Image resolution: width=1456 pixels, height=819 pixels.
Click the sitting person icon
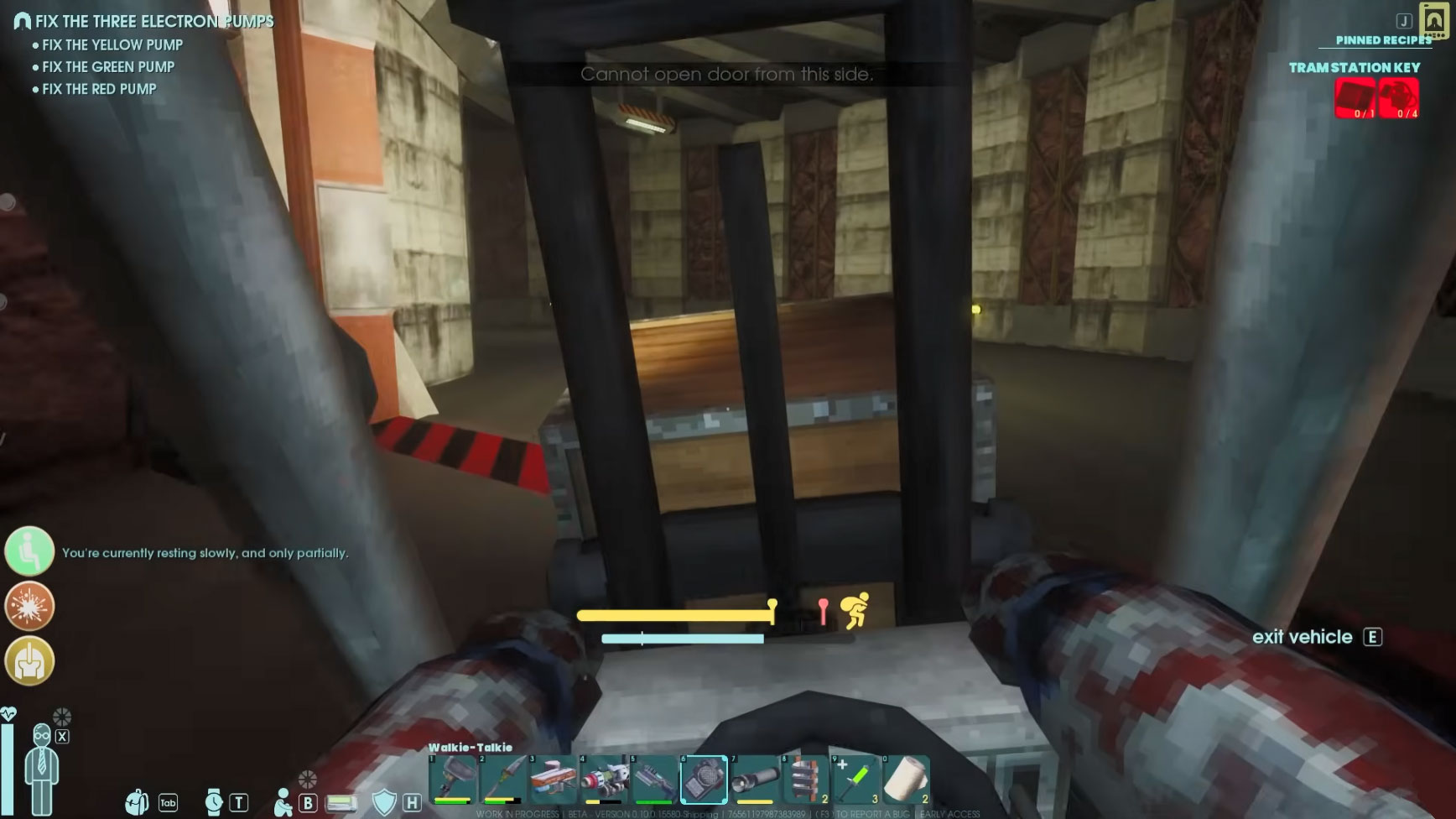pos(283,802)
